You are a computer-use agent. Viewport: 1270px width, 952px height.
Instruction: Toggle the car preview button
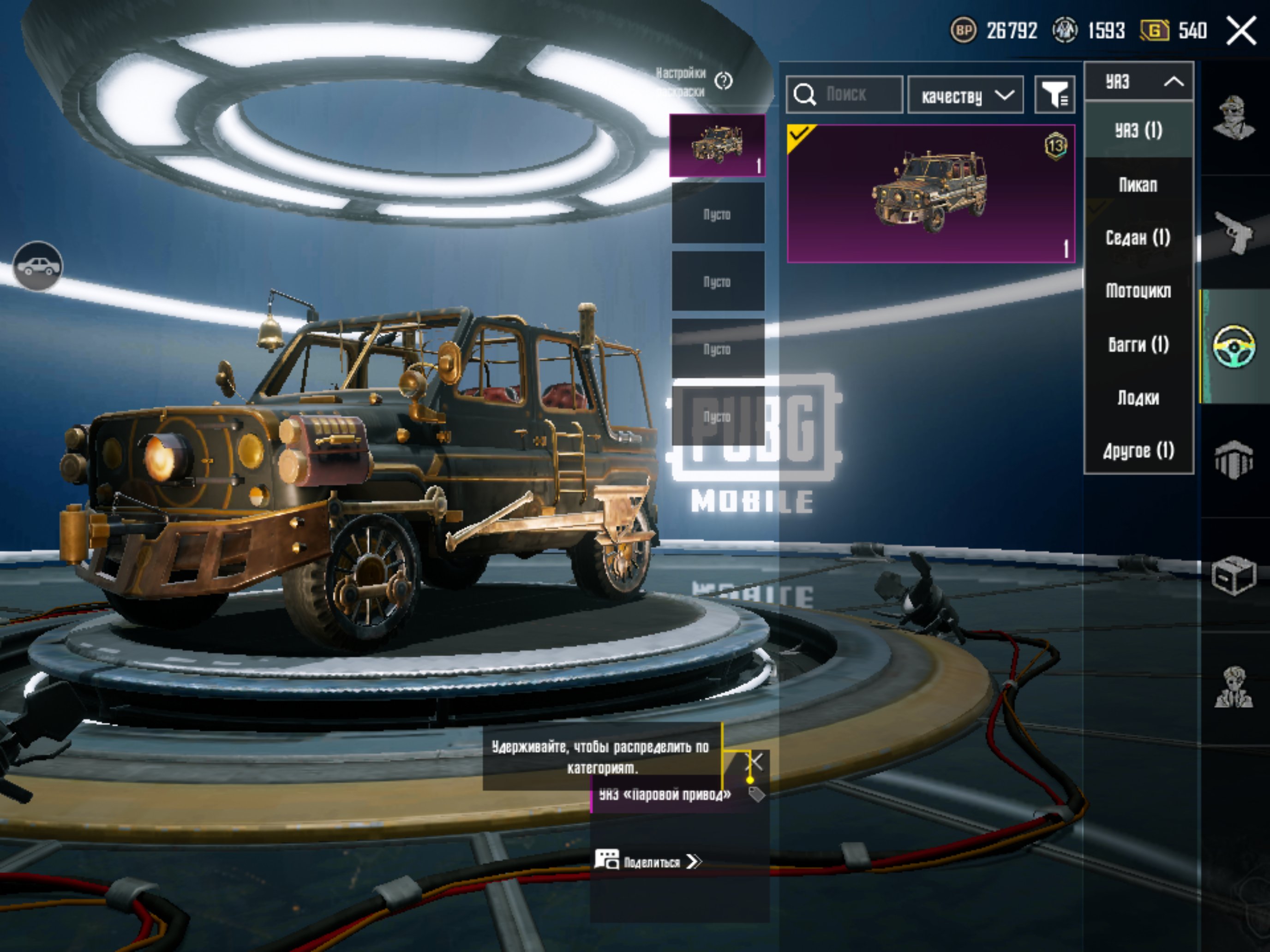pyautogui.click(x=38, y=266)
